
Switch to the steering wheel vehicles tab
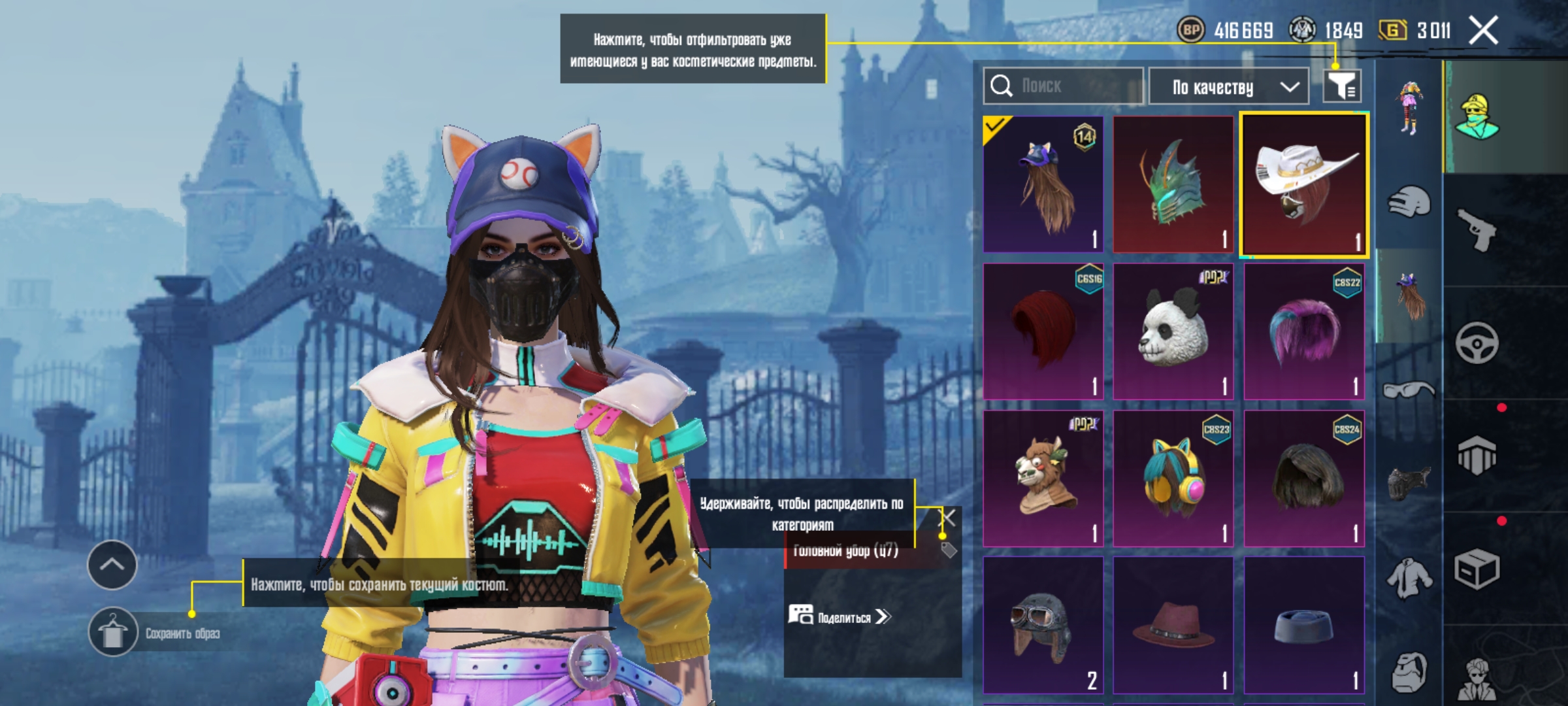[1477, 343]
